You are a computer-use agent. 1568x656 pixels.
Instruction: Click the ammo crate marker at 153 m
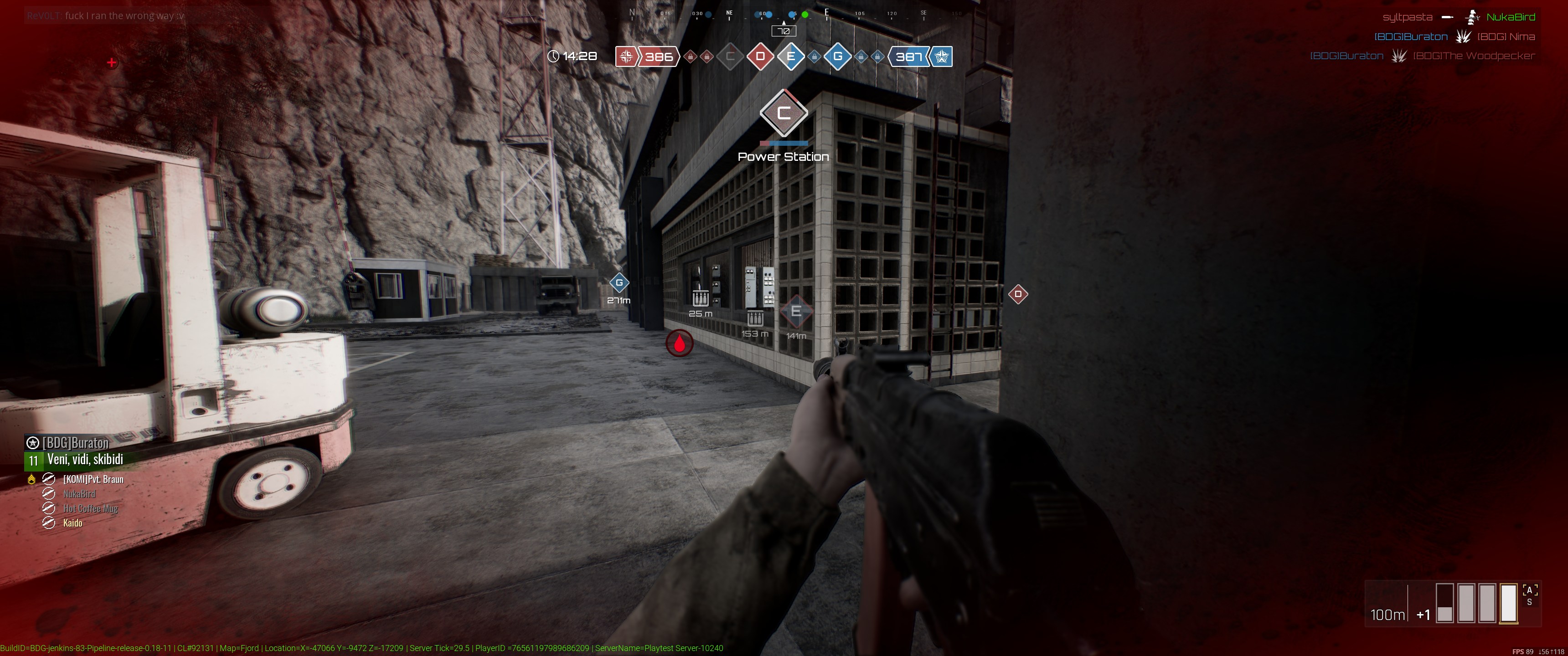[x=755, y=318]
